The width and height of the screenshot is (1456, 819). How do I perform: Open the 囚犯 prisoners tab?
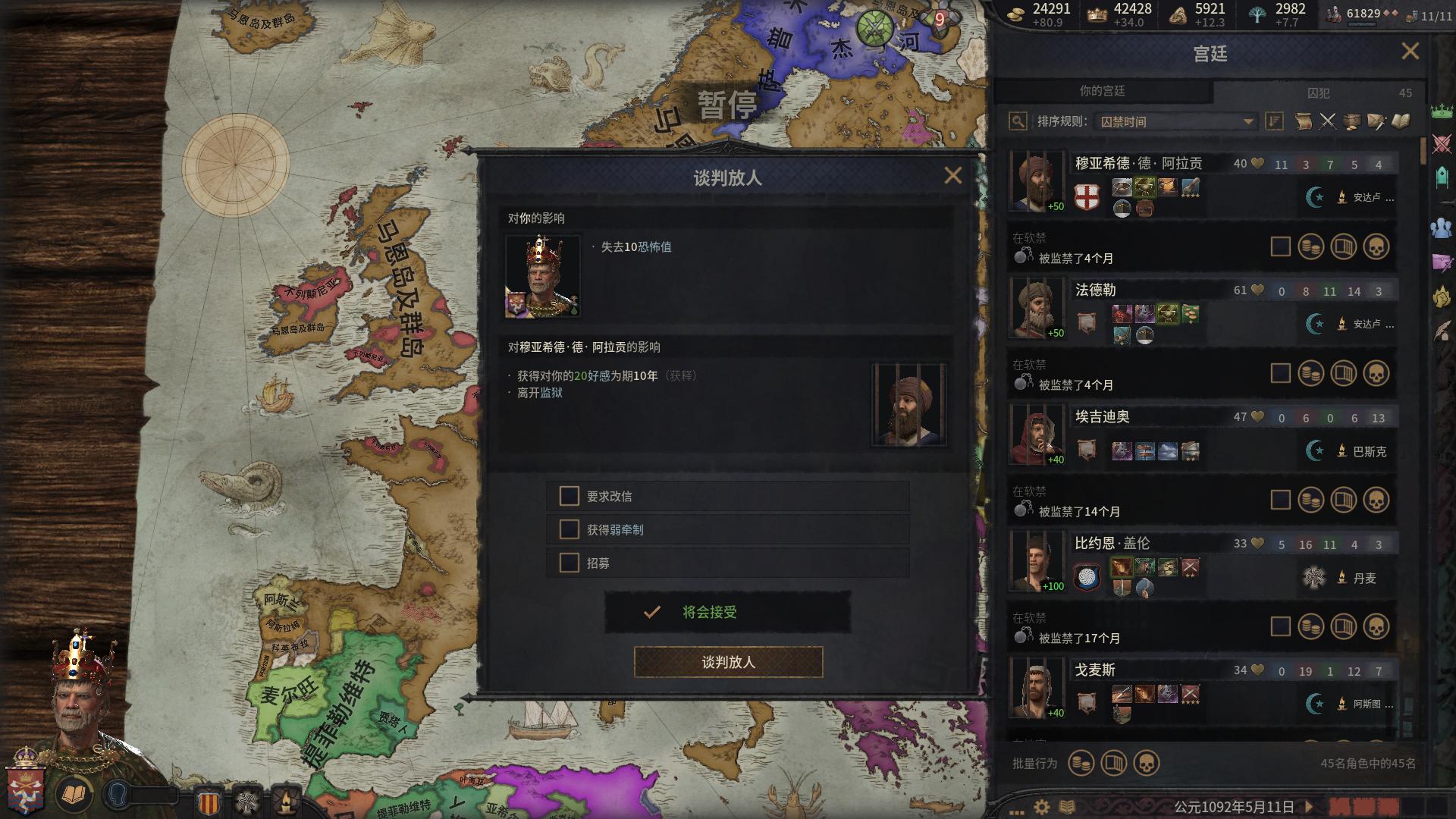(1318, 93)
